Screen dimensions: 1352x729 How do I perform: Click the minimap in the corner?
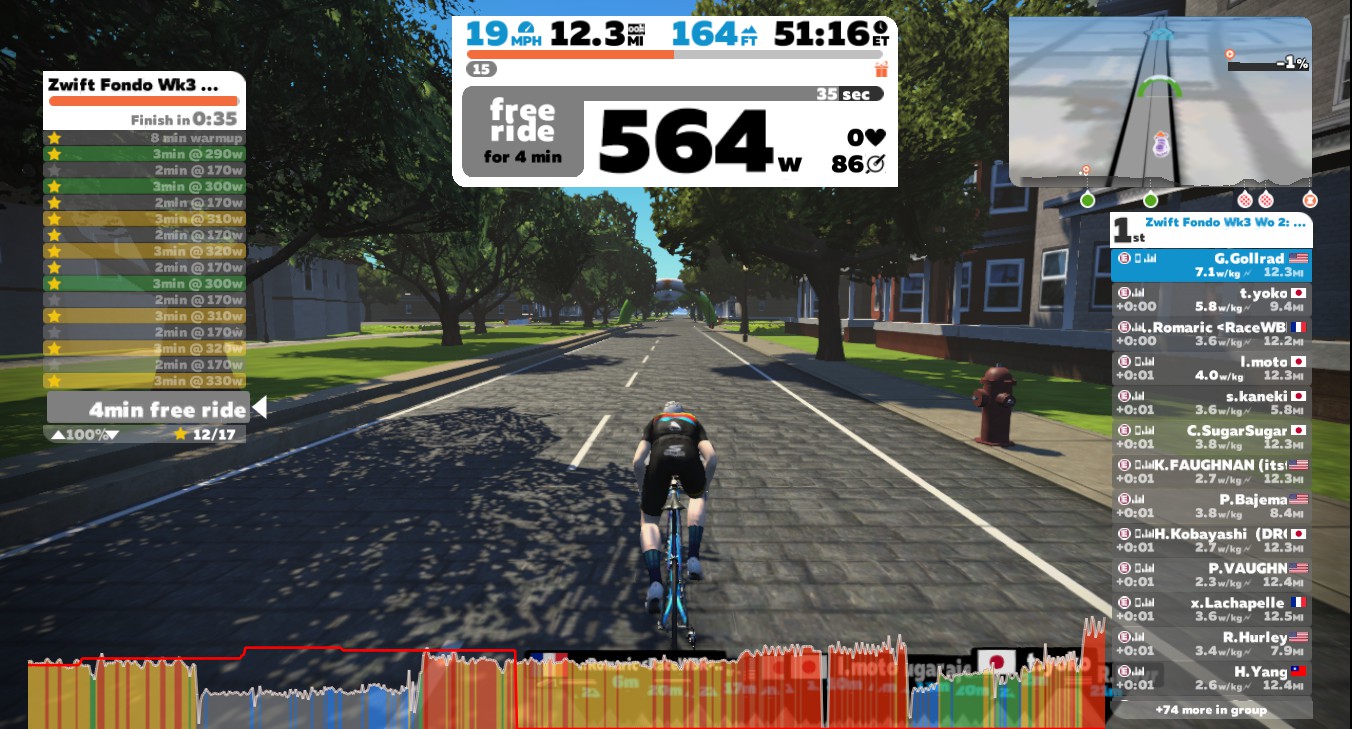pyautogui.click(x=1159, y=101)
